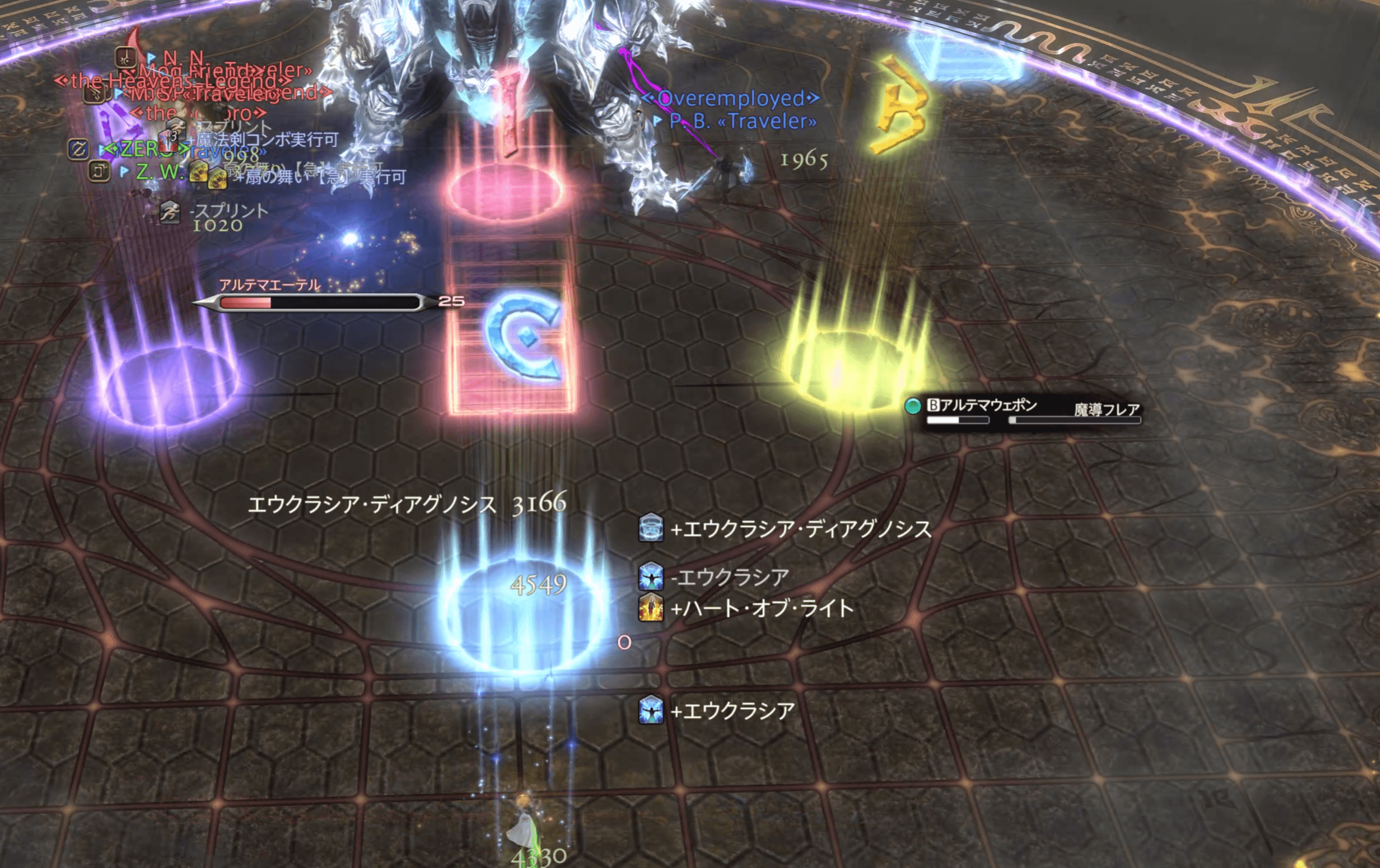1380x868 pixels.
Task: Target the Z. W. player nameplate
Action: [159, 171]
